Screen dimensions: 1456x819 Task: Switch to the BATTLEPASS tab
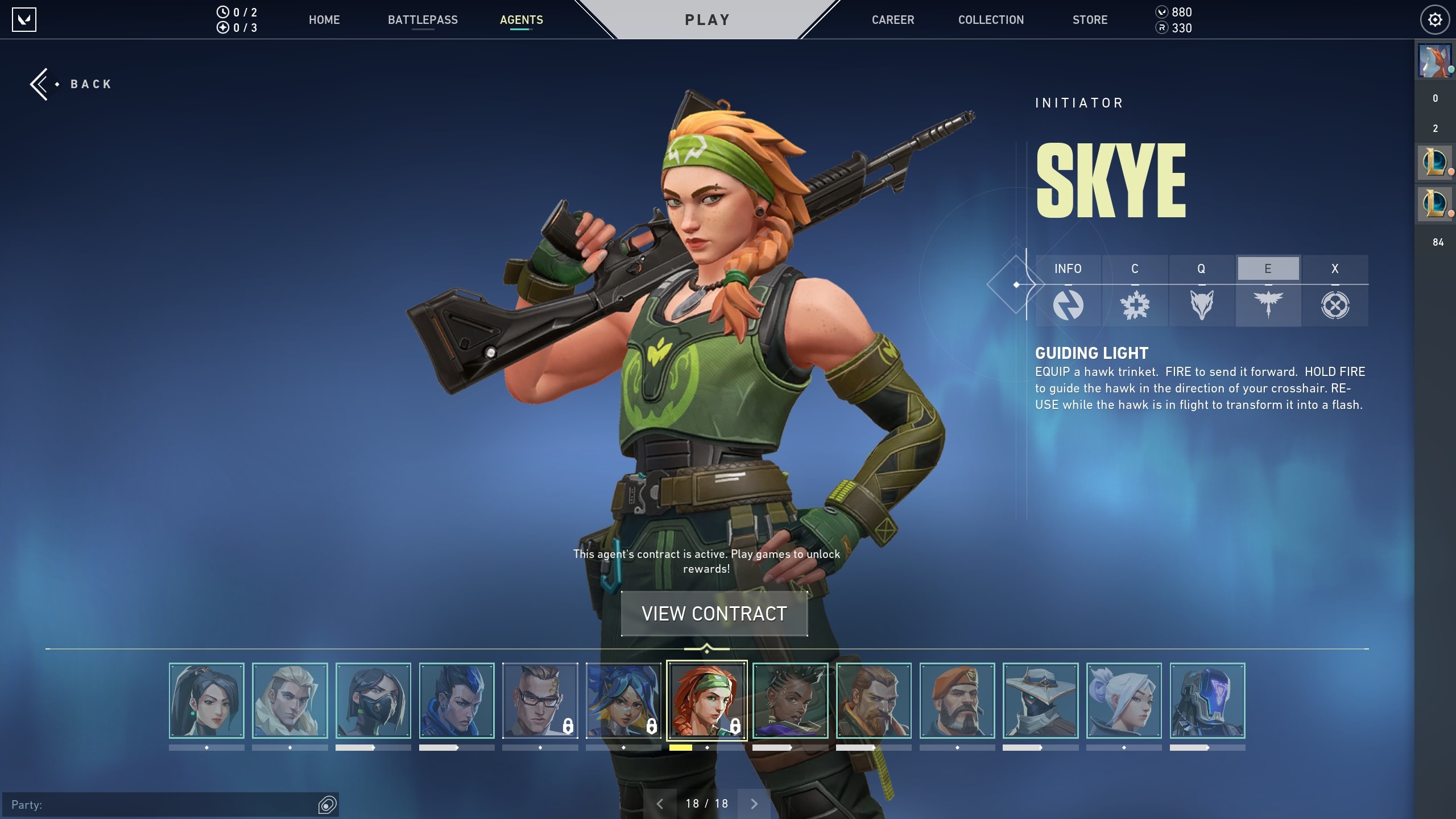click(423, 20)
